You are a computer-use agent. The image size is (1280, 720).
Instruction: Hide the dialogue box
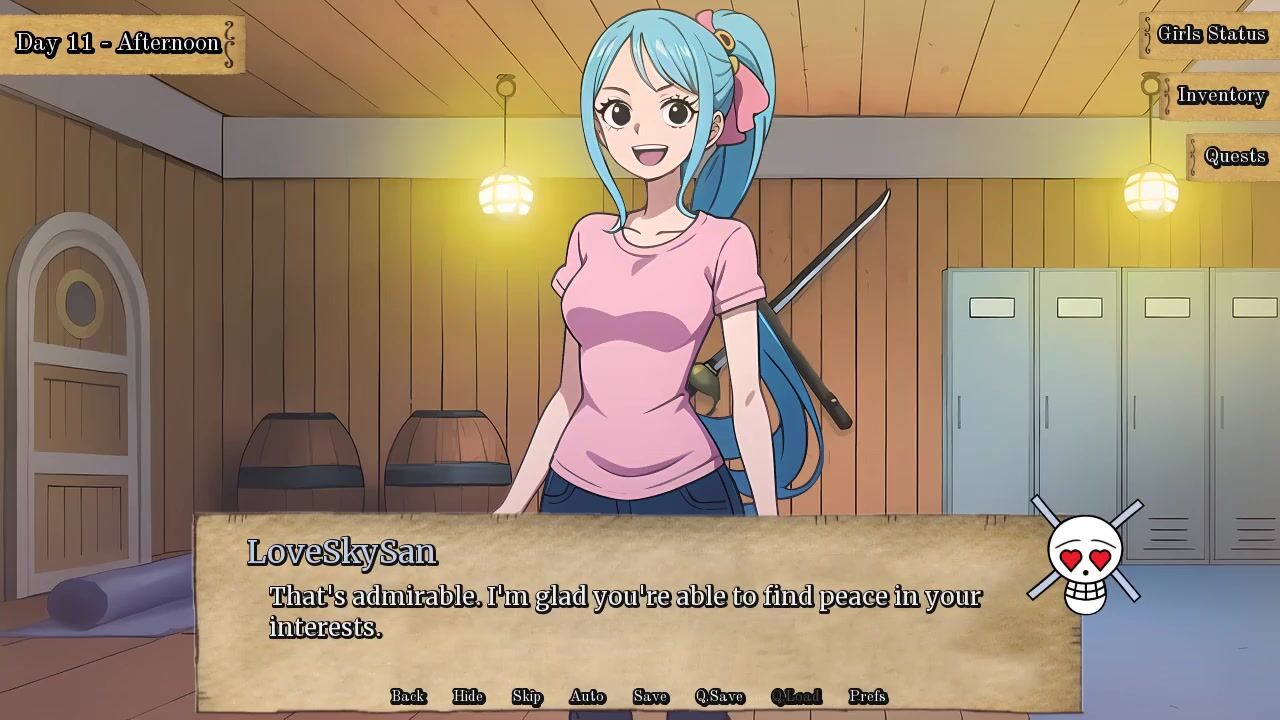click(x=468, y=696)
